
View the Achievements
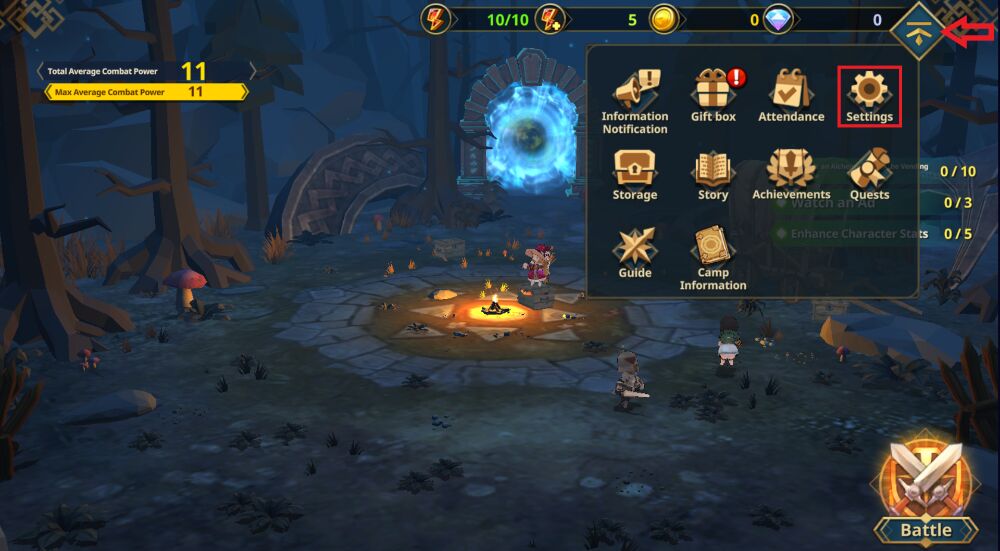tap(791, 174)
